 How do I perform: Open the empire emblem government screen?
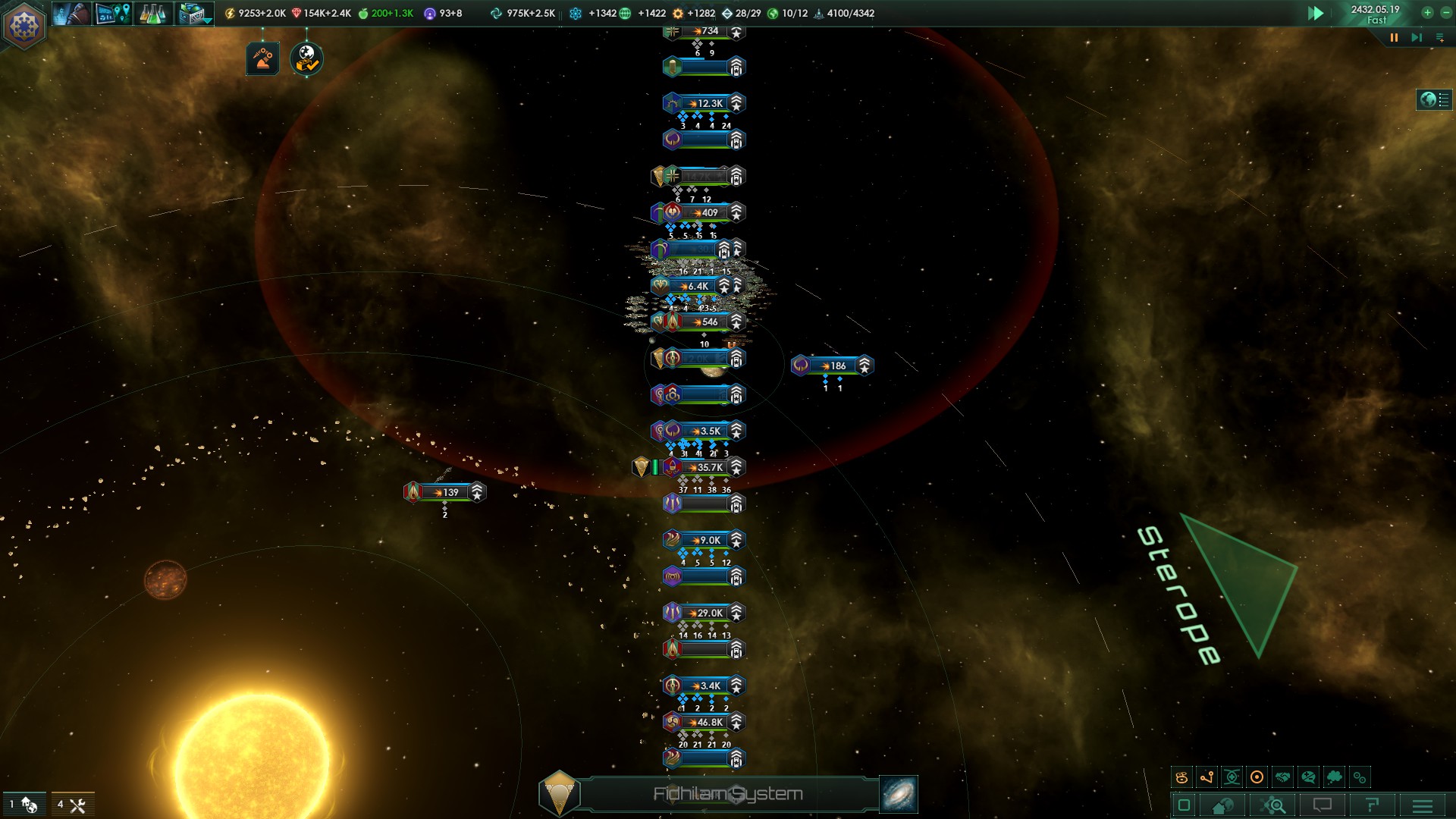click(24, 25)
